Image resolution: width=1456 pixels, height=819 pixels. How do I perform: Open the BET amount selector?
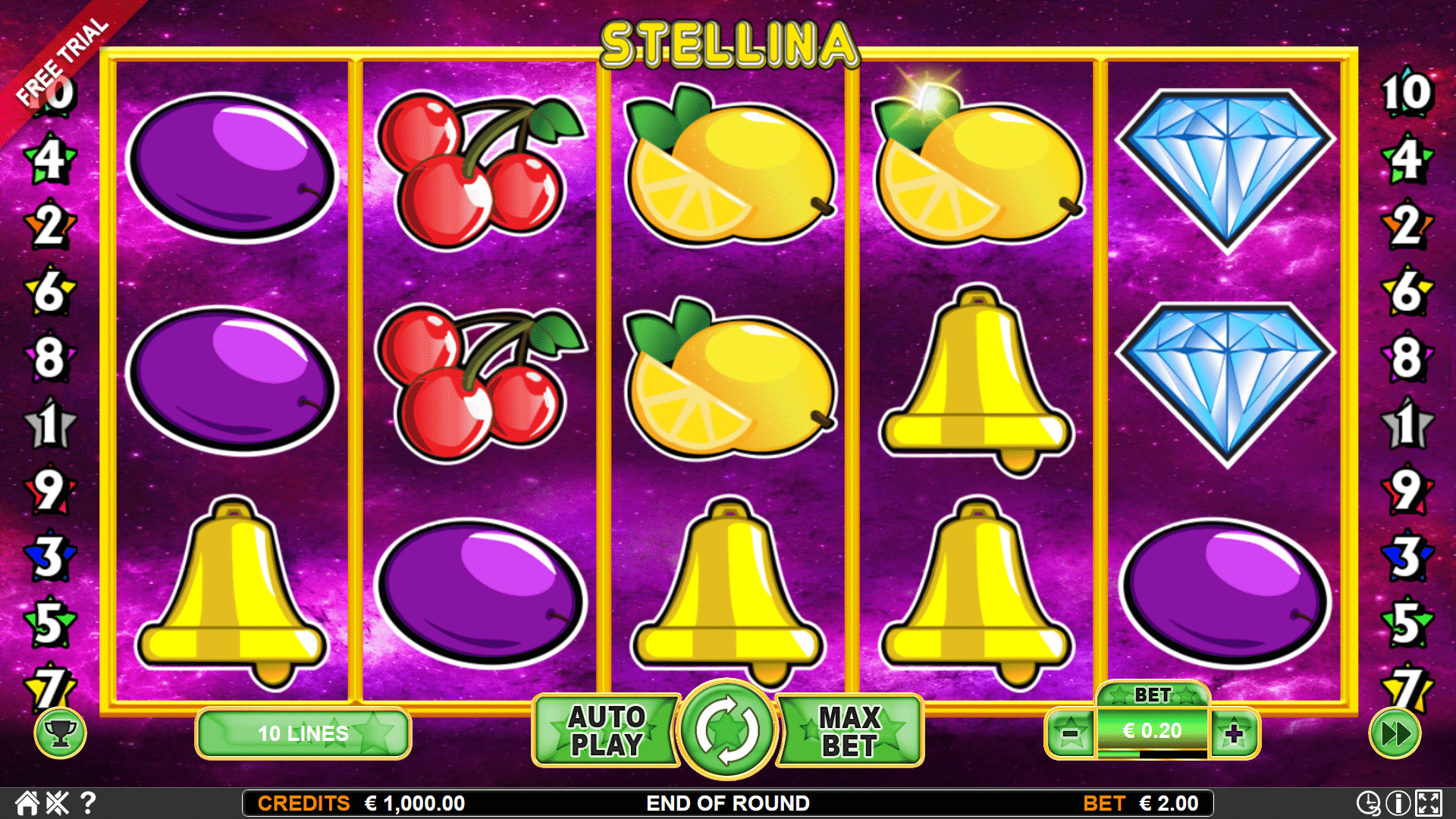pos(1152,730)
